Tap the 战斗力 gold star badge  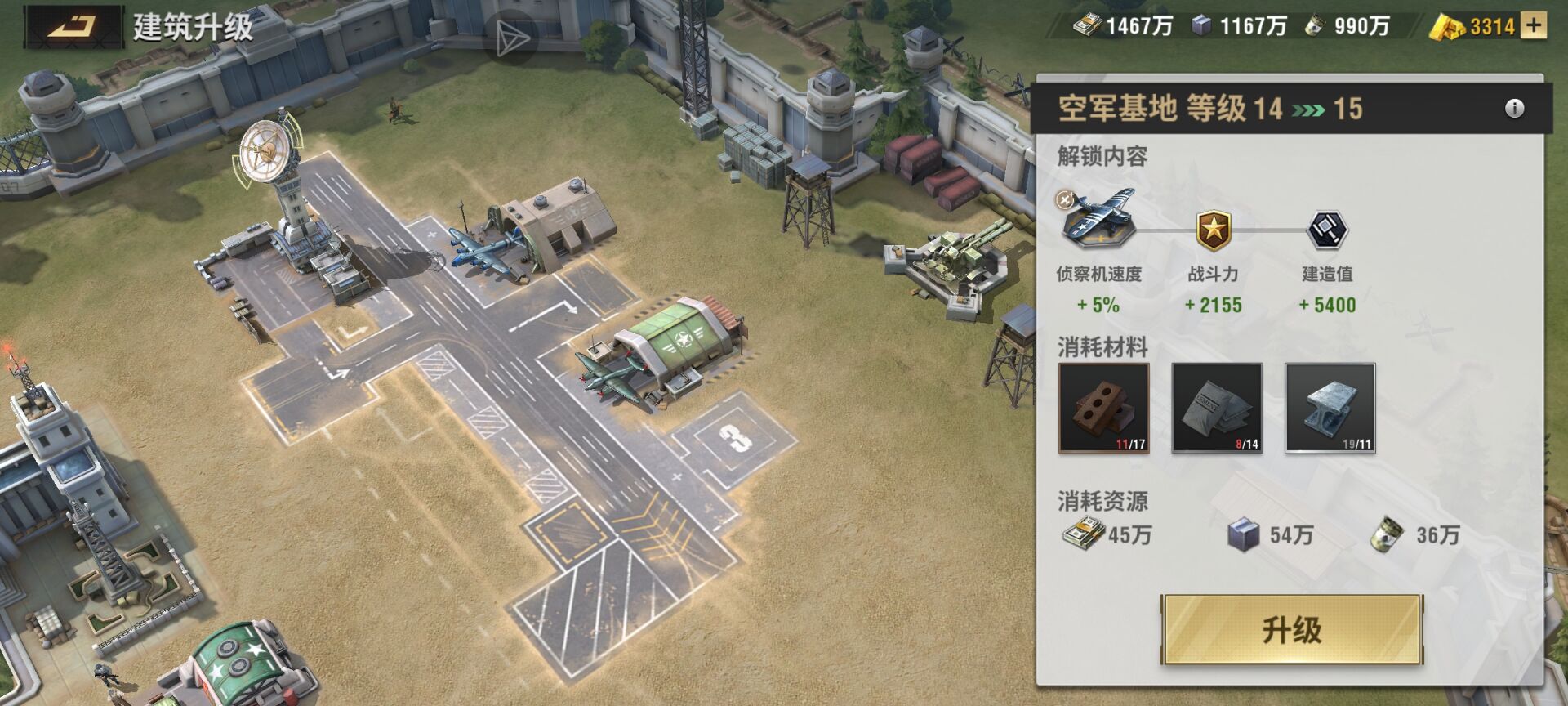(1214, 230)
